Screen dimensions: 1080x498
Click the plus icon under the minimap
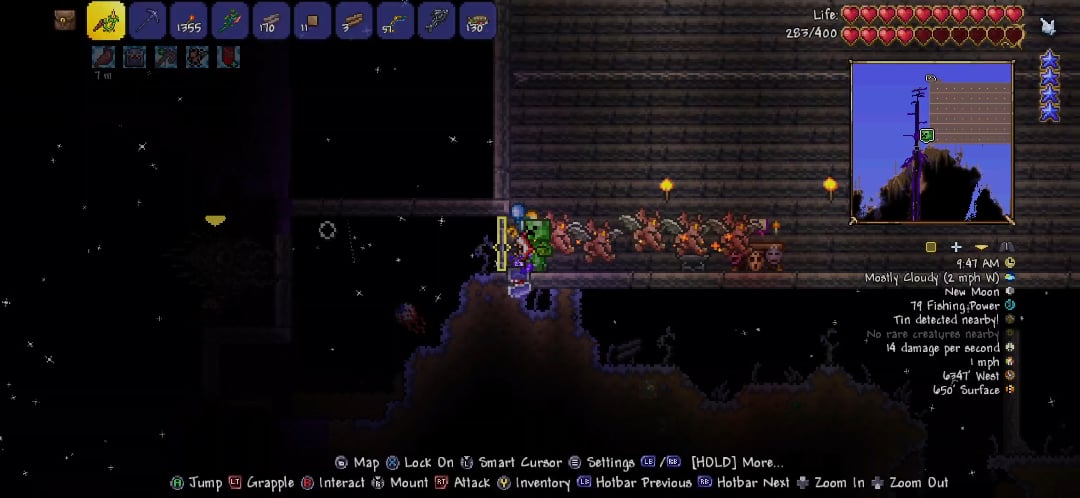pos(956,247)
